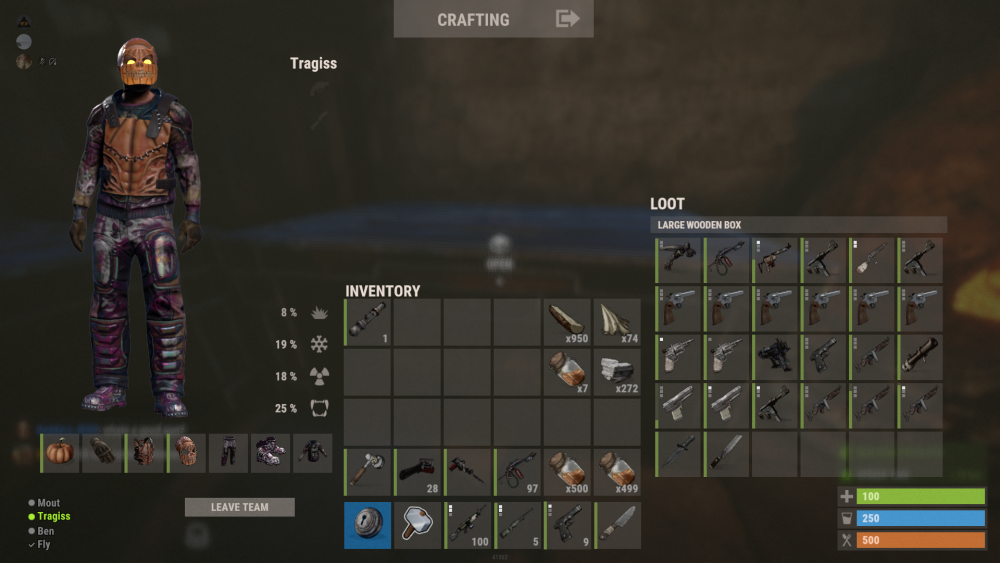This screenshot has height=563, width=1000.
Task: Select the boots equipment slot
Action: coord(271,452)
